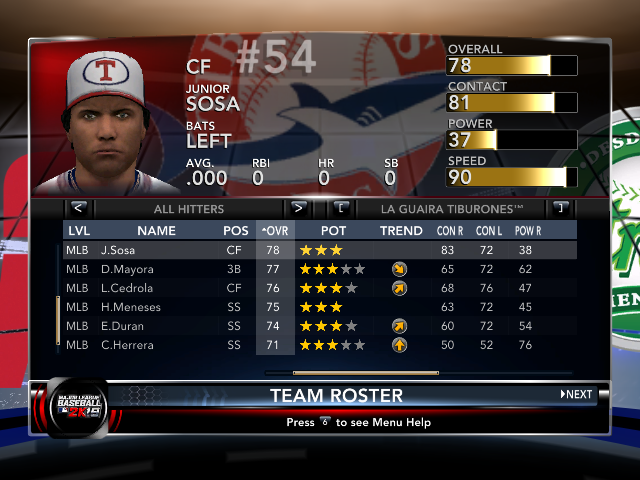Show next player group after All Hitters
The width and height of the screenshot is (640, 480).
297,209
